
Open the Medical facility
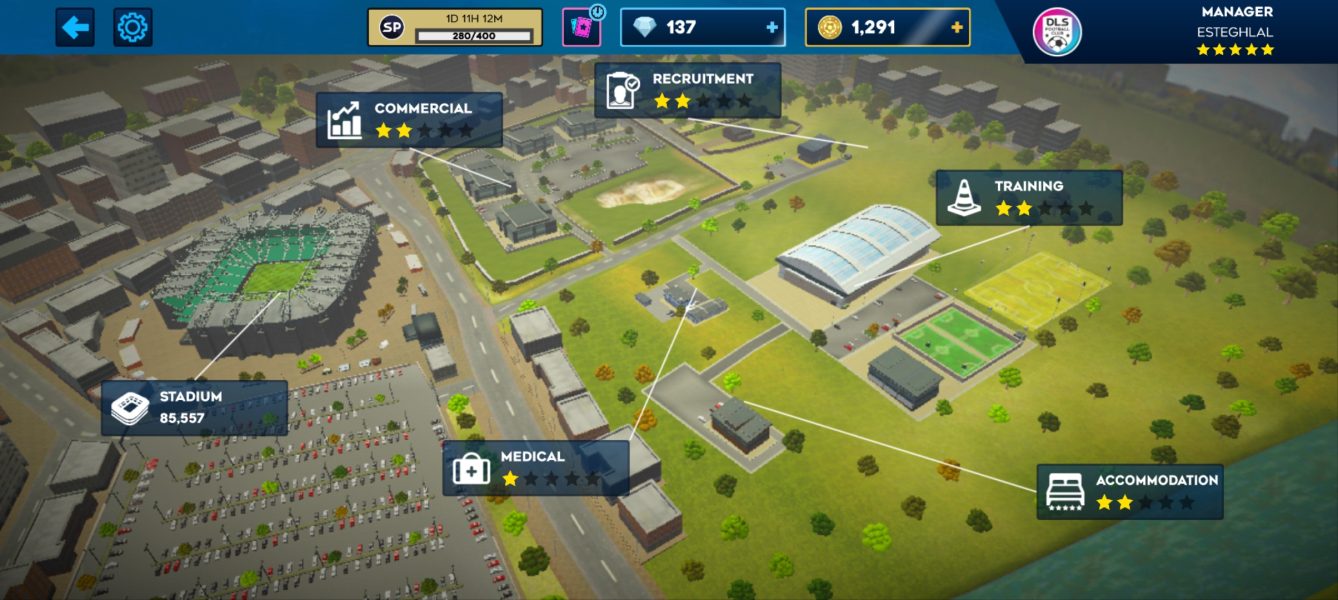click(x=536, y=468)
